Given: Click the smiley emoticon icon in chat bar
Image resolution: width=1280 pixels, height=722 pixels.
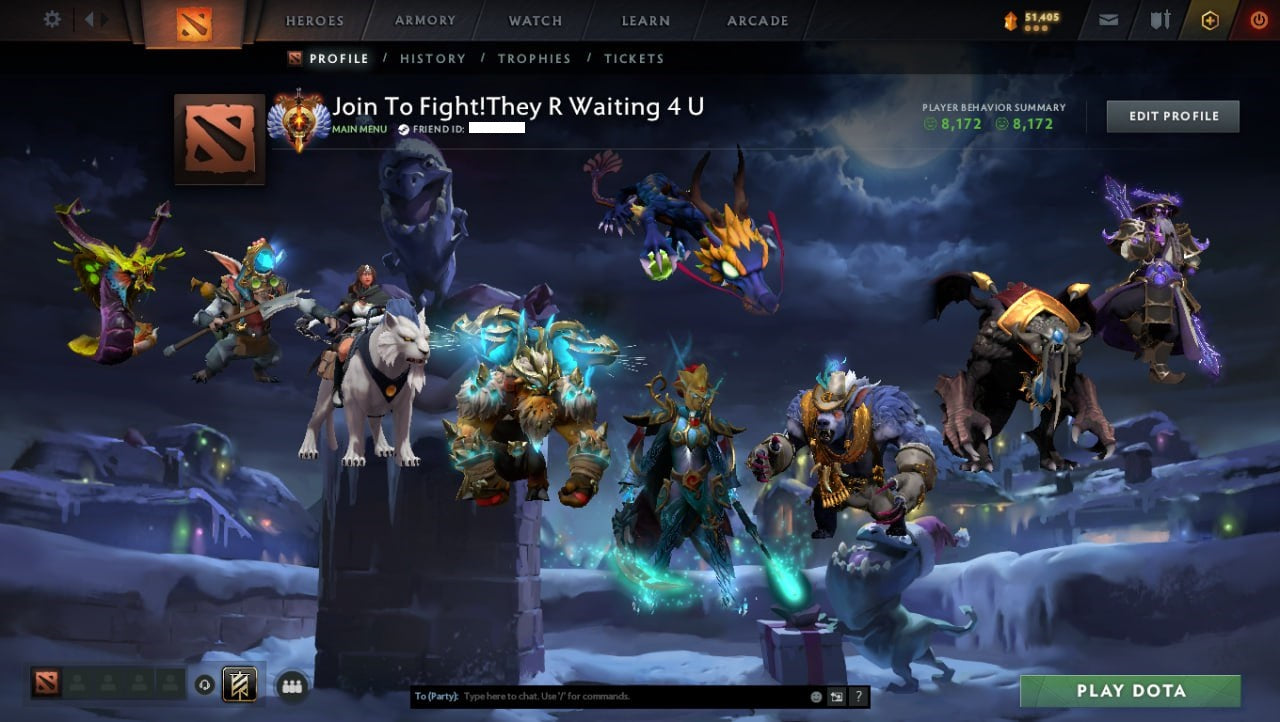Looking at the screenshot, I should [x=816, y=697].
